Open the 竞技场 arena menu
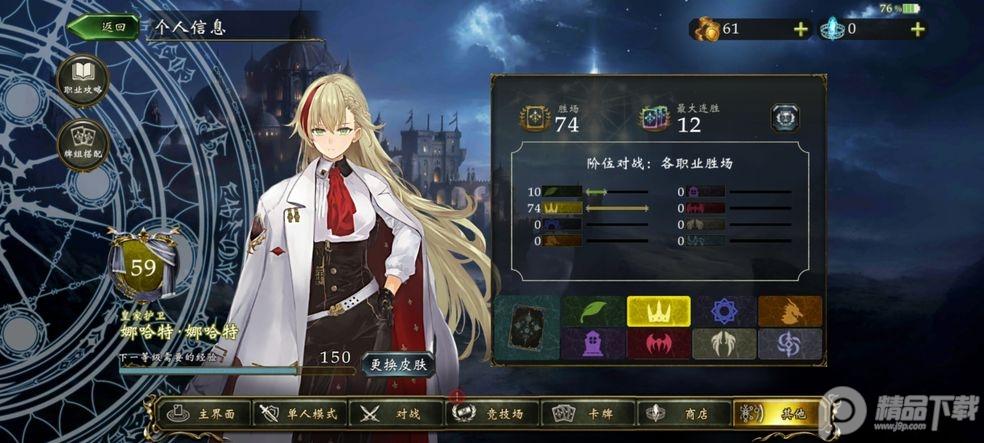Image resolution: width=984 pixels, height=443 pixels. click(x=490, y=413)
